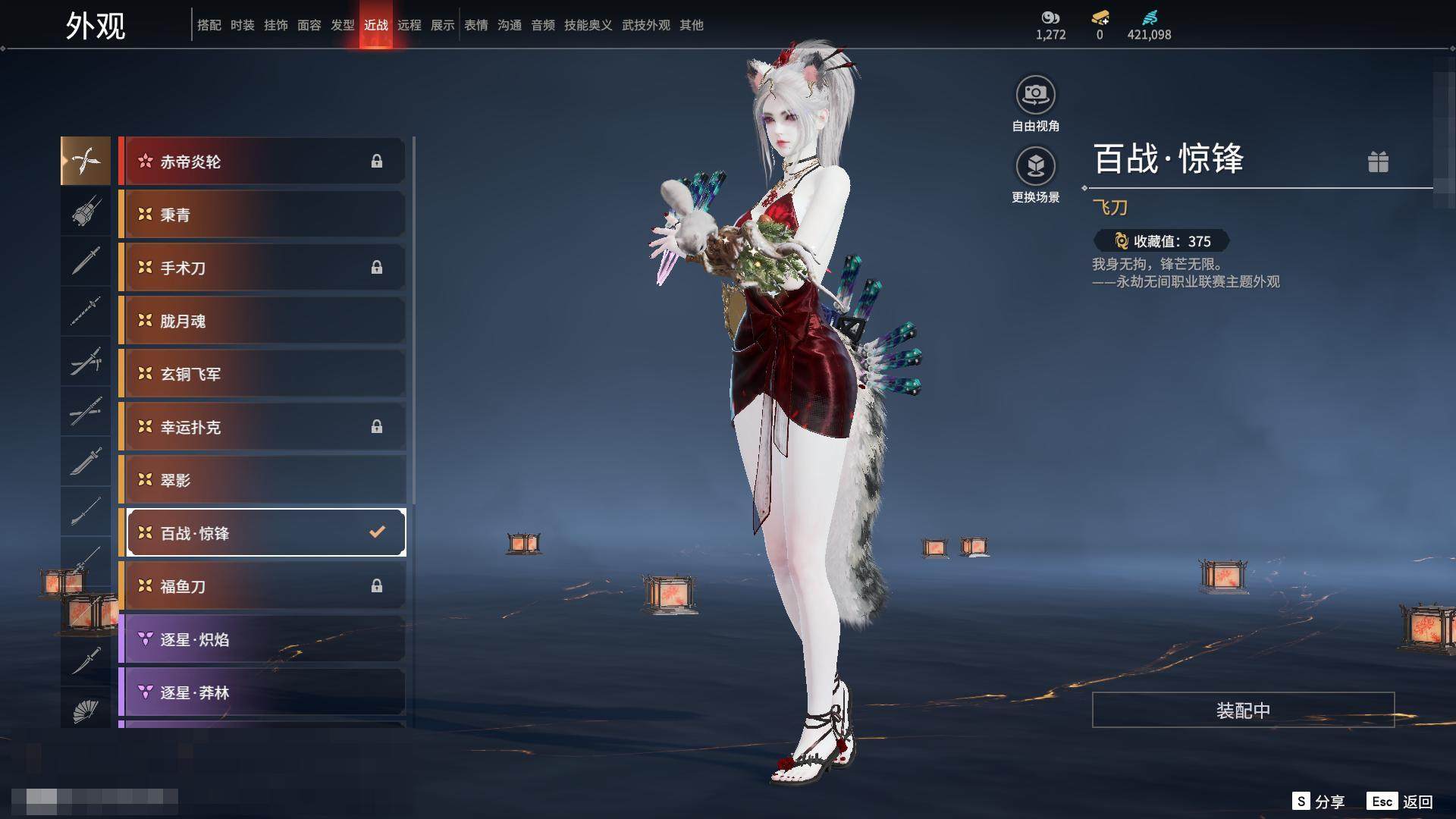
Task: Pick the 幸运扑克 skin
Action: [262, 427]
